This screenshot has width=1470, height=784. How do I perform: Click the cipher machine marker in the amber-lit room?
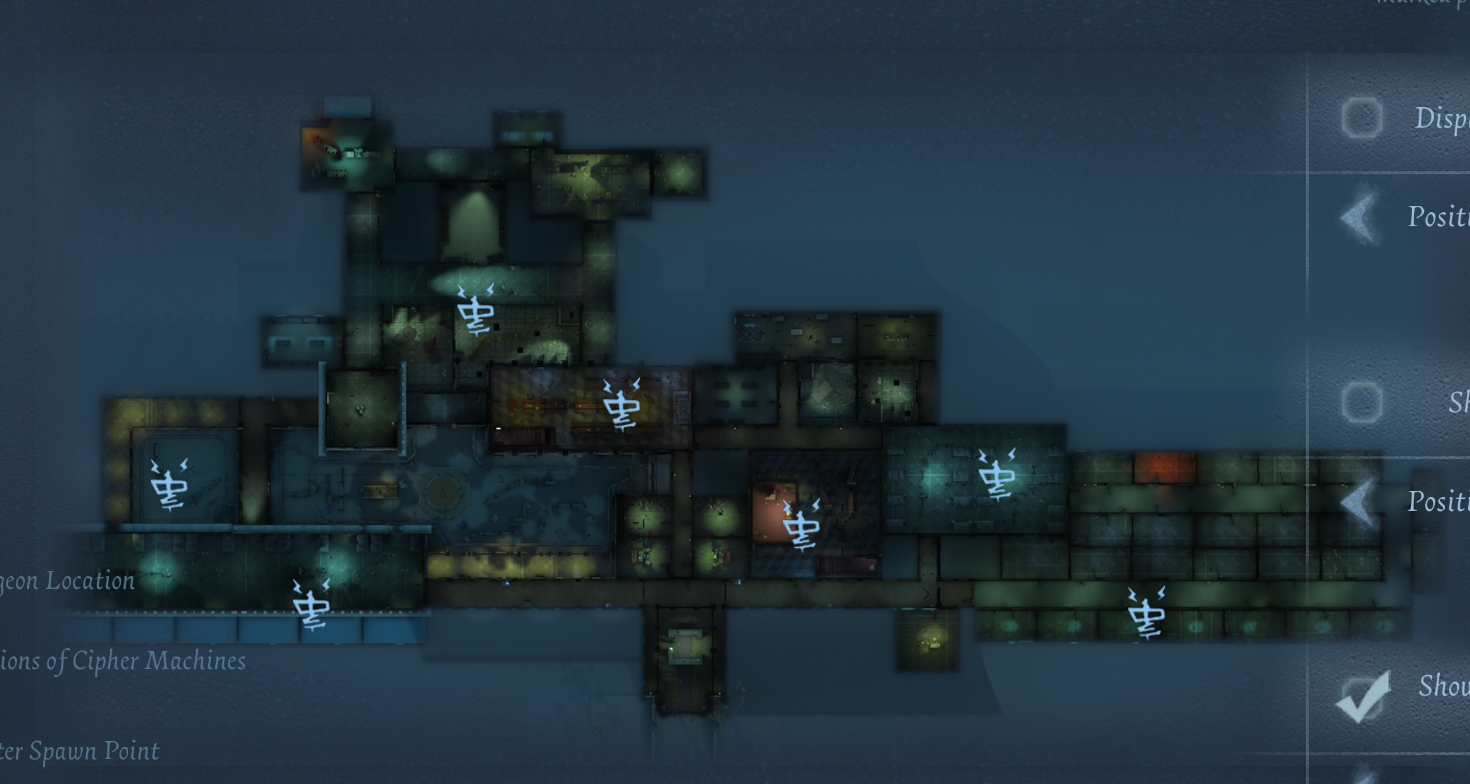coord(621,404)
